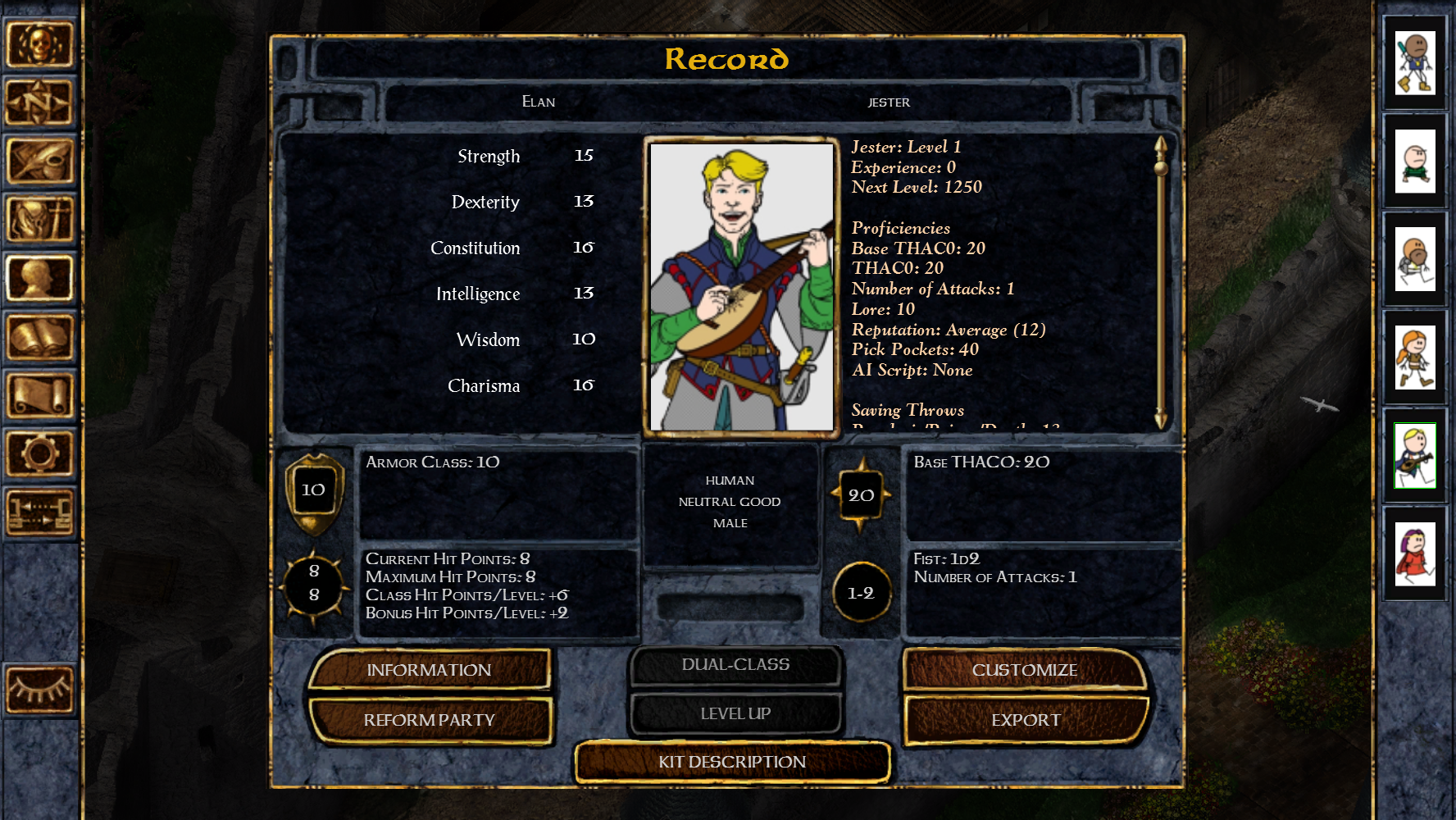Open the mage spellbook icon
1456x820 pixels.
39,336
